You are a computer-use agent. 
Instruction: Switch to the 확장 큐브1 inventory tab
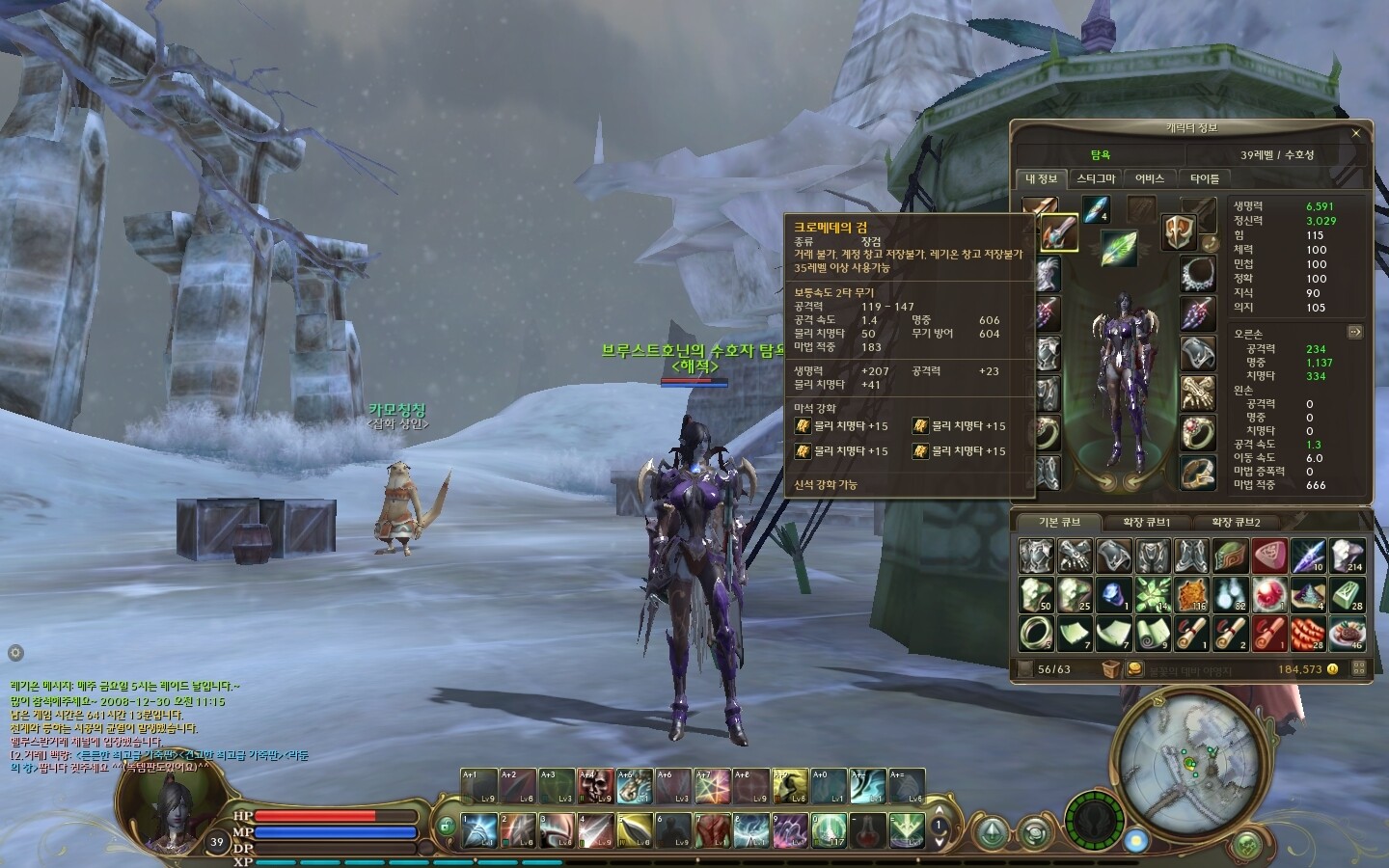coord(1147,522)
